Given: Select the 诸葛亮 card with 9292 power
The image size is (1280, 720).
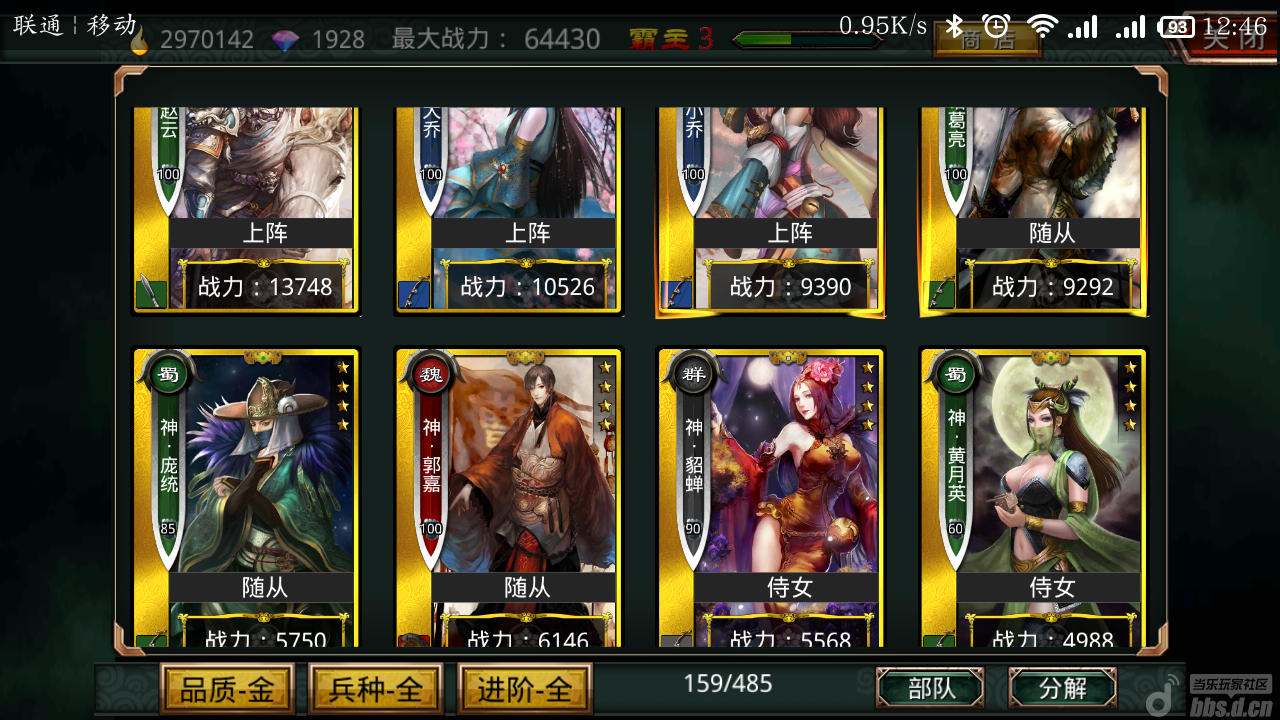Looking at the screenshot, I should [1033, 210].
